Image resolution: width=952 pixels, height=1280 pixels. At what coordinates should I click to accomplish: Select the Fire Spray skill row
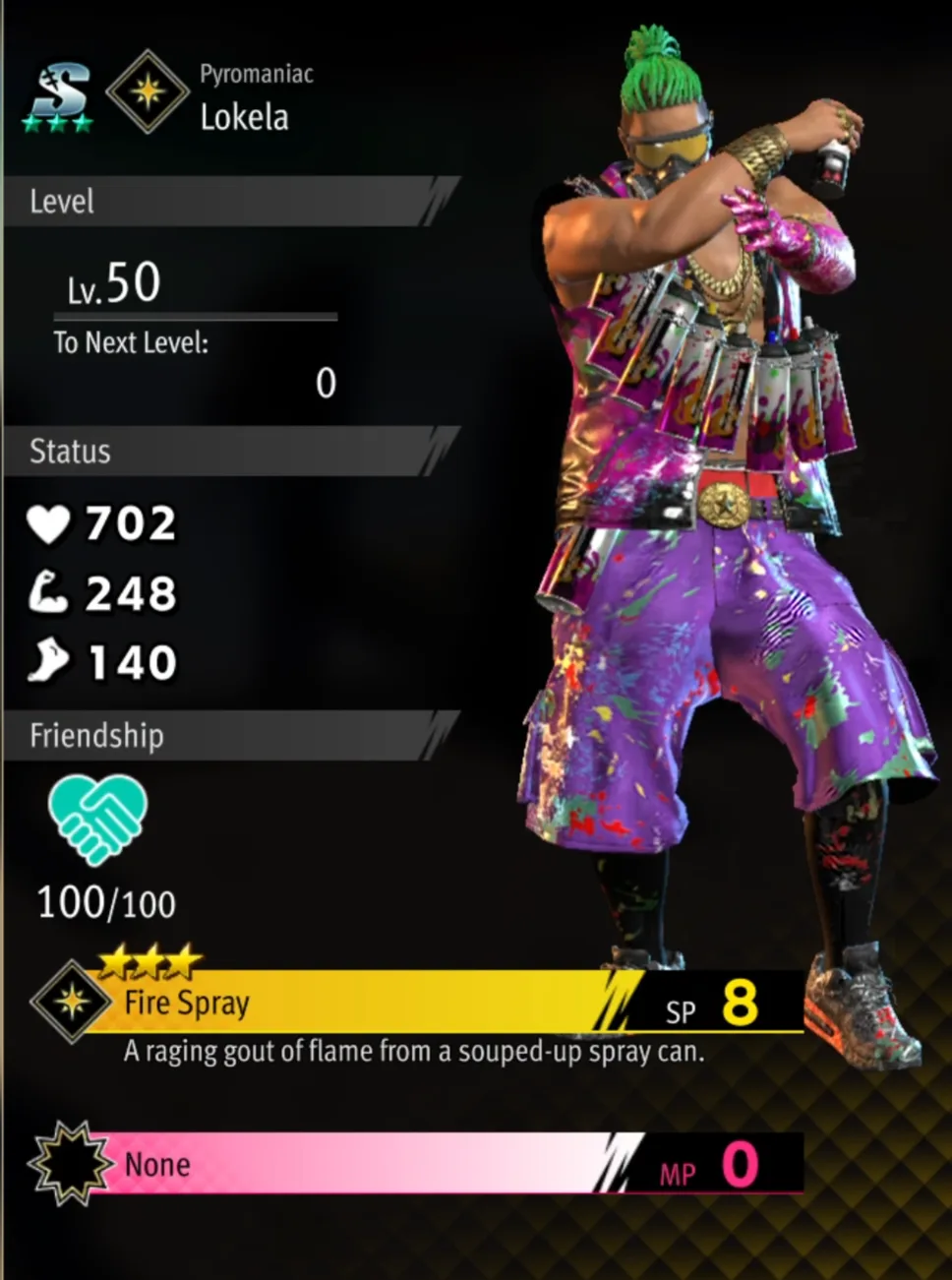coord(413,1003)
